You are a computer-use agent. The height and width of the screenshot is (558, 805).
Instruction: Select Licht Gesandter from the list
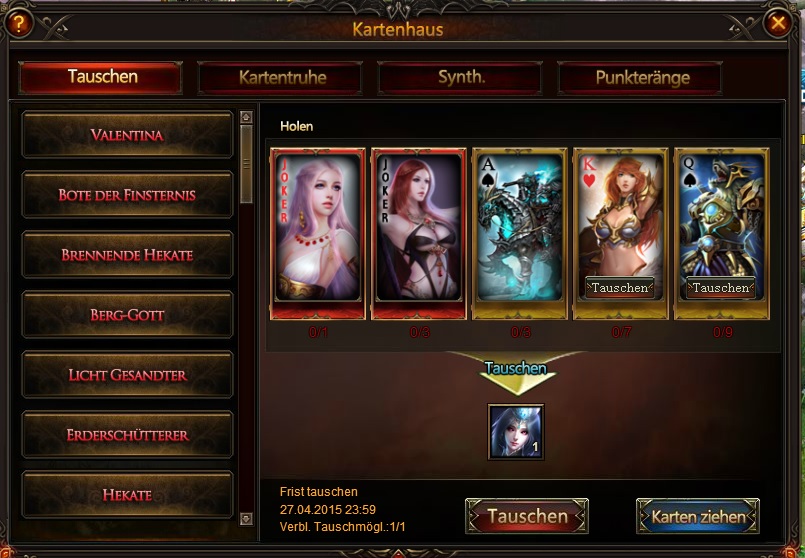pyautogui.click(x=127, y=375)
